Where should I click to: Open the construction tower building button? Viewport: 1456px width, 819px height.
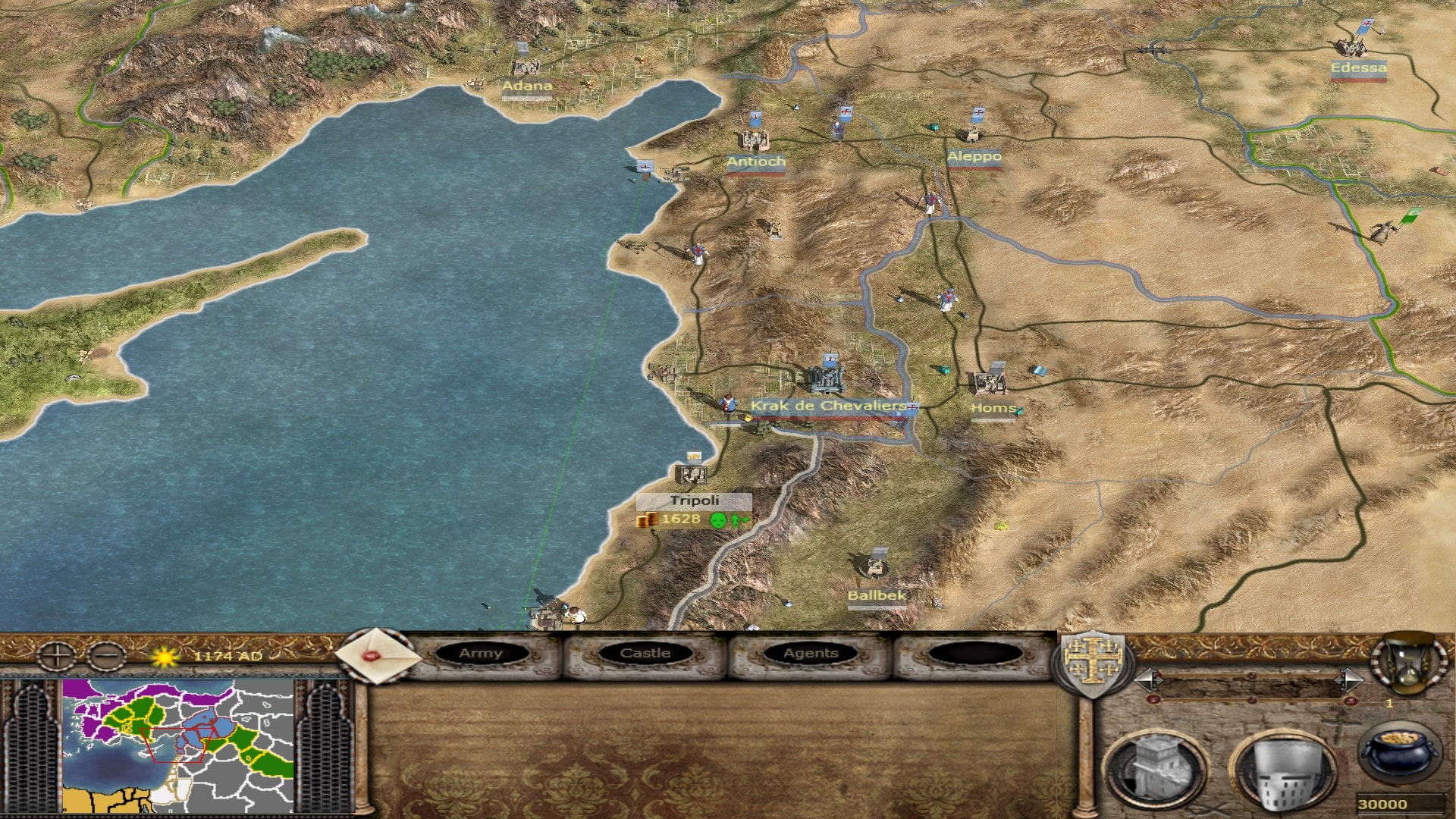pyautogui.click(x=1155, y=767)
